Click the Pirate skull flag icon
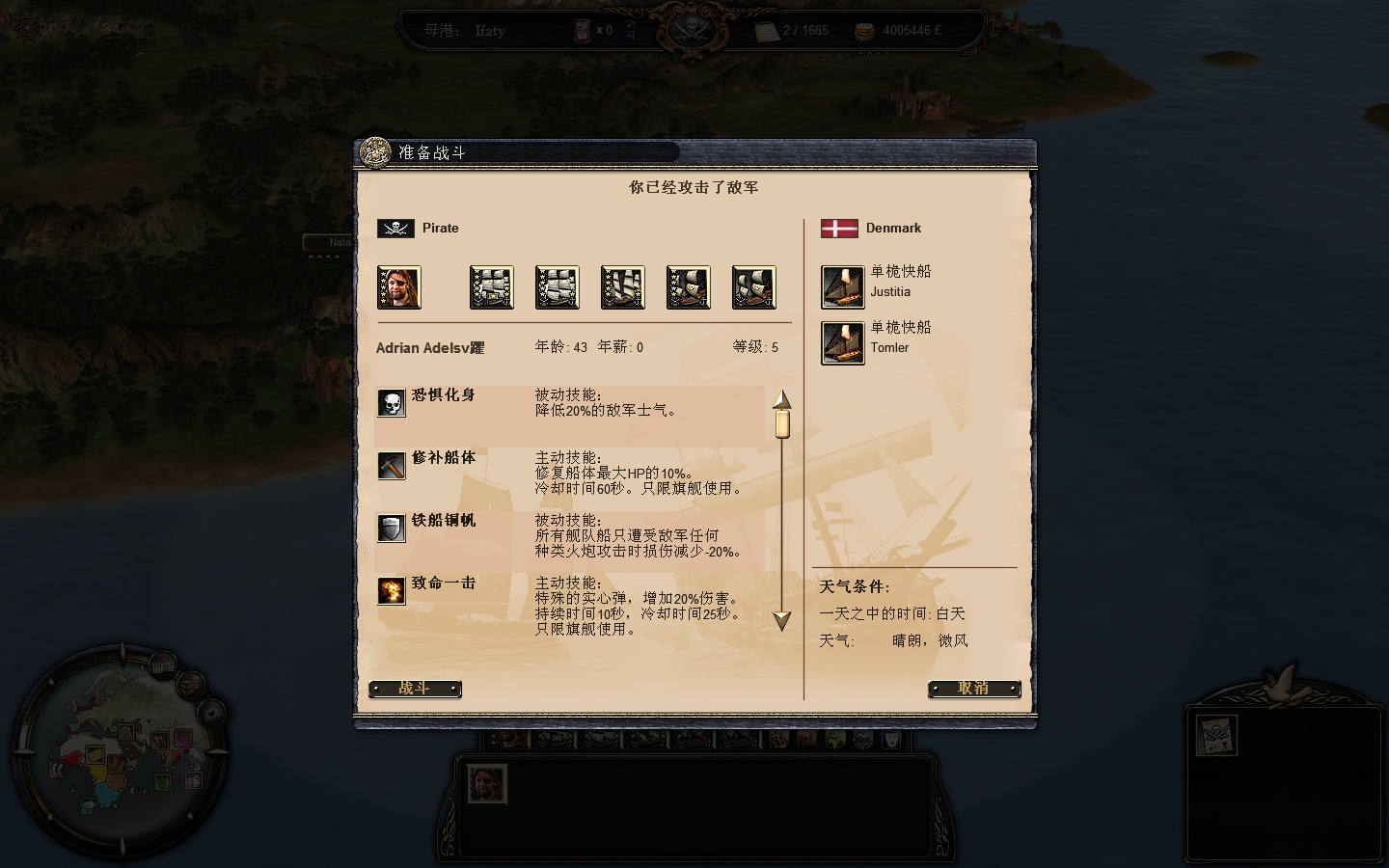This screenshot has width=1389, height=868. tap(397, 228)
